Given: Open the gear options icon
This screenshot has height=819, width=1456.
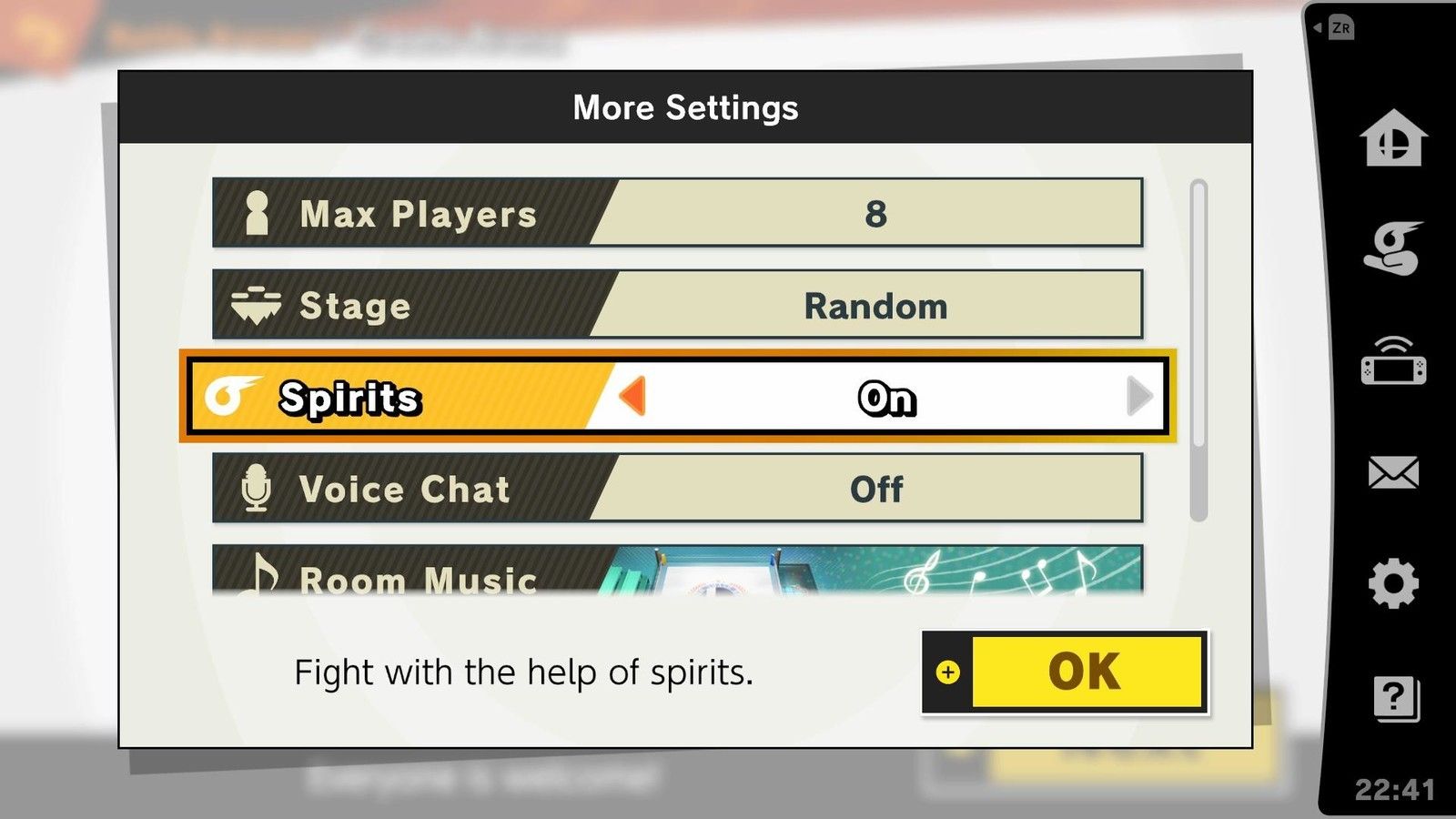Looking at the screenshot, I should point(1392,583).
